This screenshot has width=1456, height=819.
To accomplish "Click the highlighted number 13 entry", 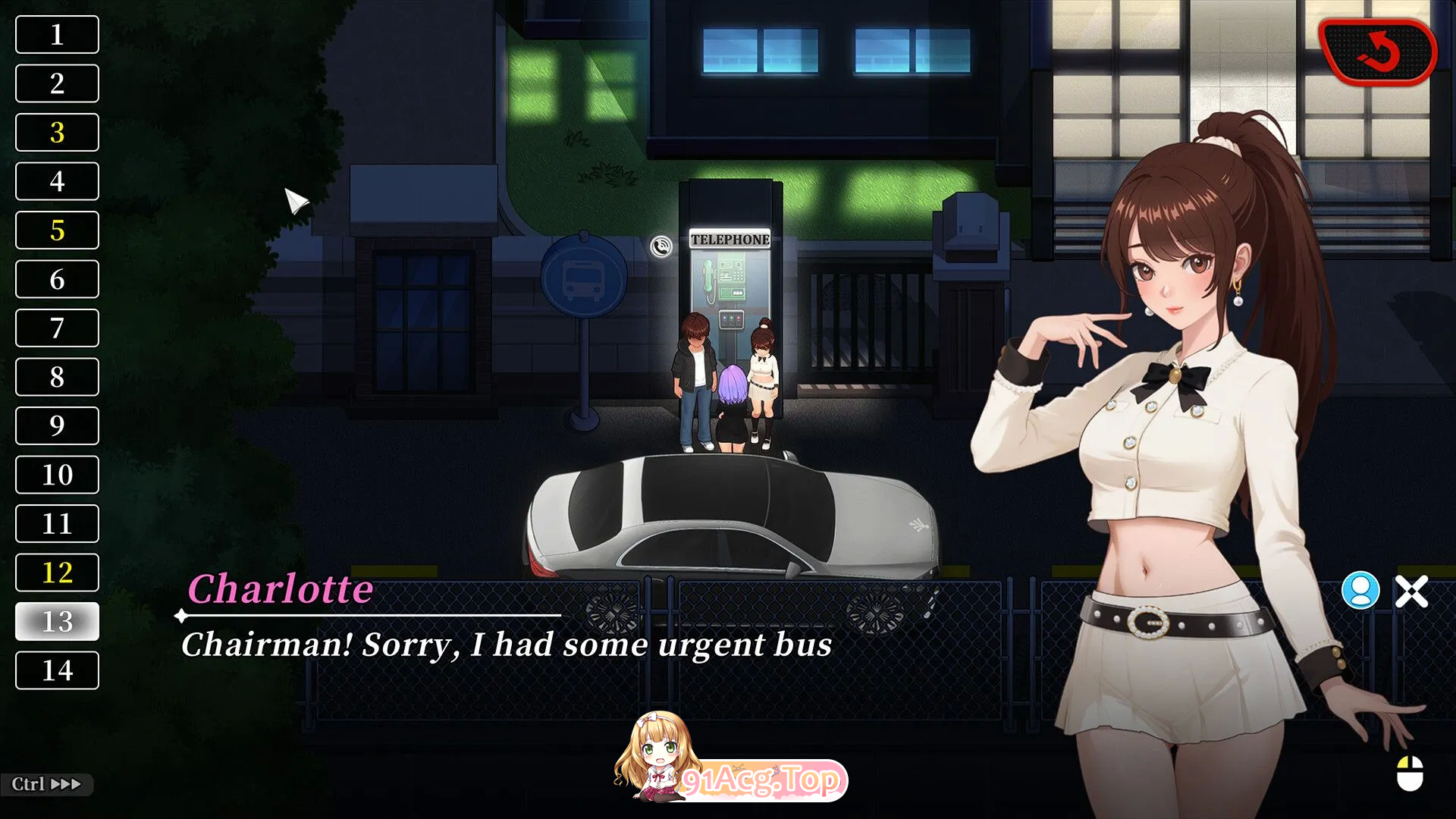I will pyautogui.click(x=57, y=622).
